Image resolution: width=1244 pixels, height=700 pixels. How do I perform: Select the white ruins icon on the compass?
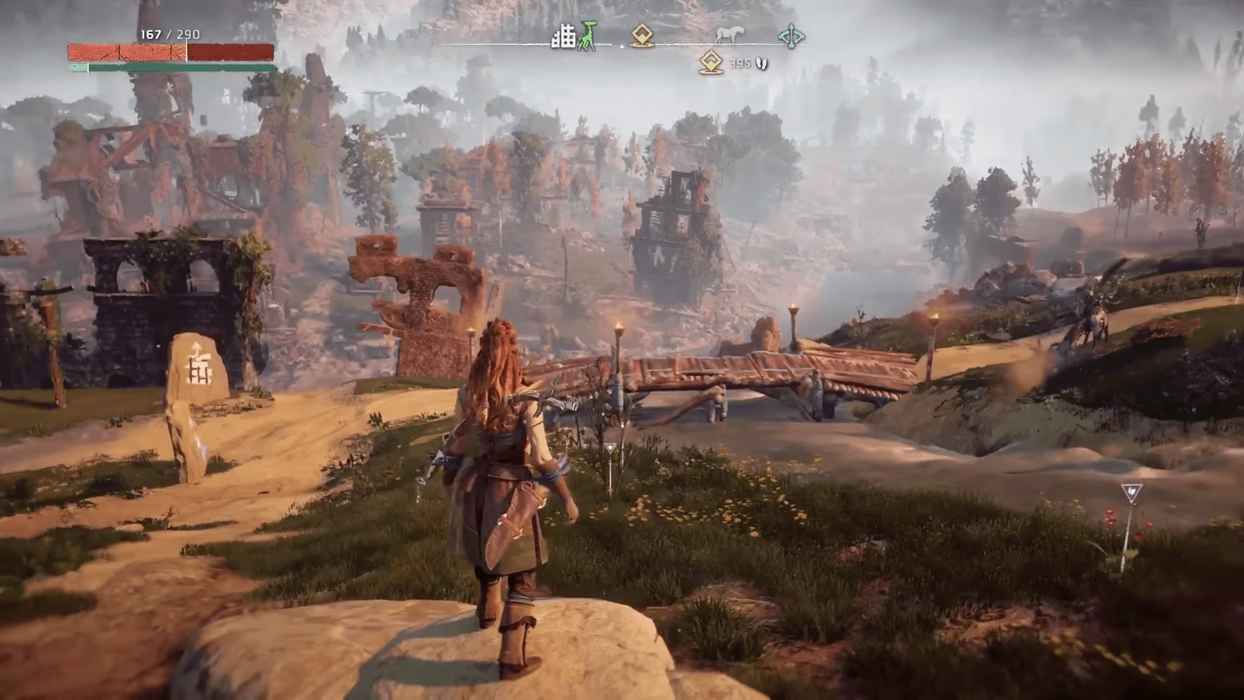tap(563, 37)
